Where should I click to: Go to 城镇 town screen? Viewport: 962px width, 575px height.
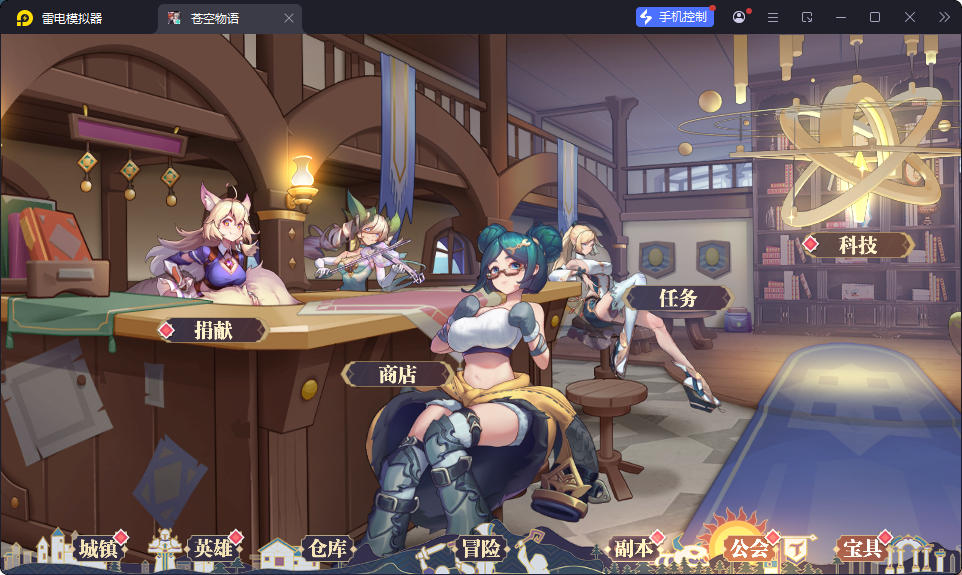pyautogui.click(x=99, y=548)
